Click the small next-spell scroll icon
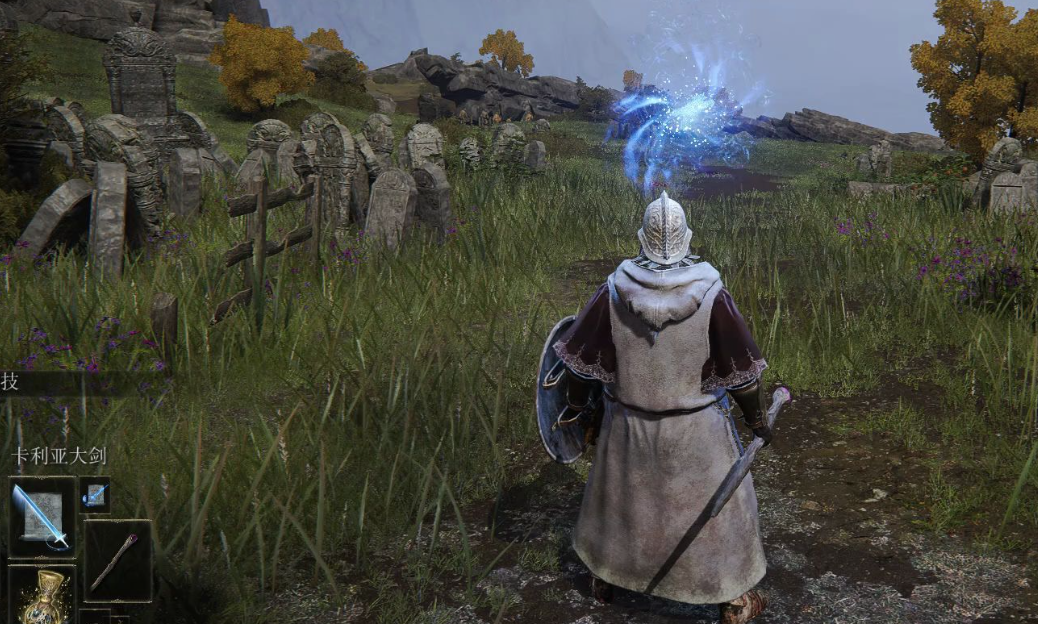The height and width of the screenshot is (624, 1038). pos(95,494)
